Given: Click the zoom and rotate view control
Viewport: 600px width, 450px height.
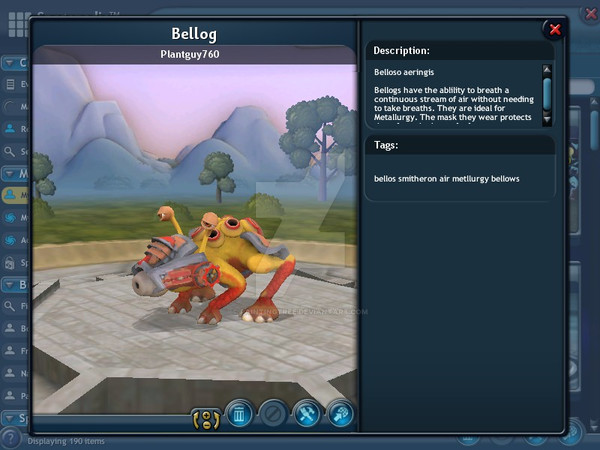Looking at the screenshot, I should click(x=205, y=414).
